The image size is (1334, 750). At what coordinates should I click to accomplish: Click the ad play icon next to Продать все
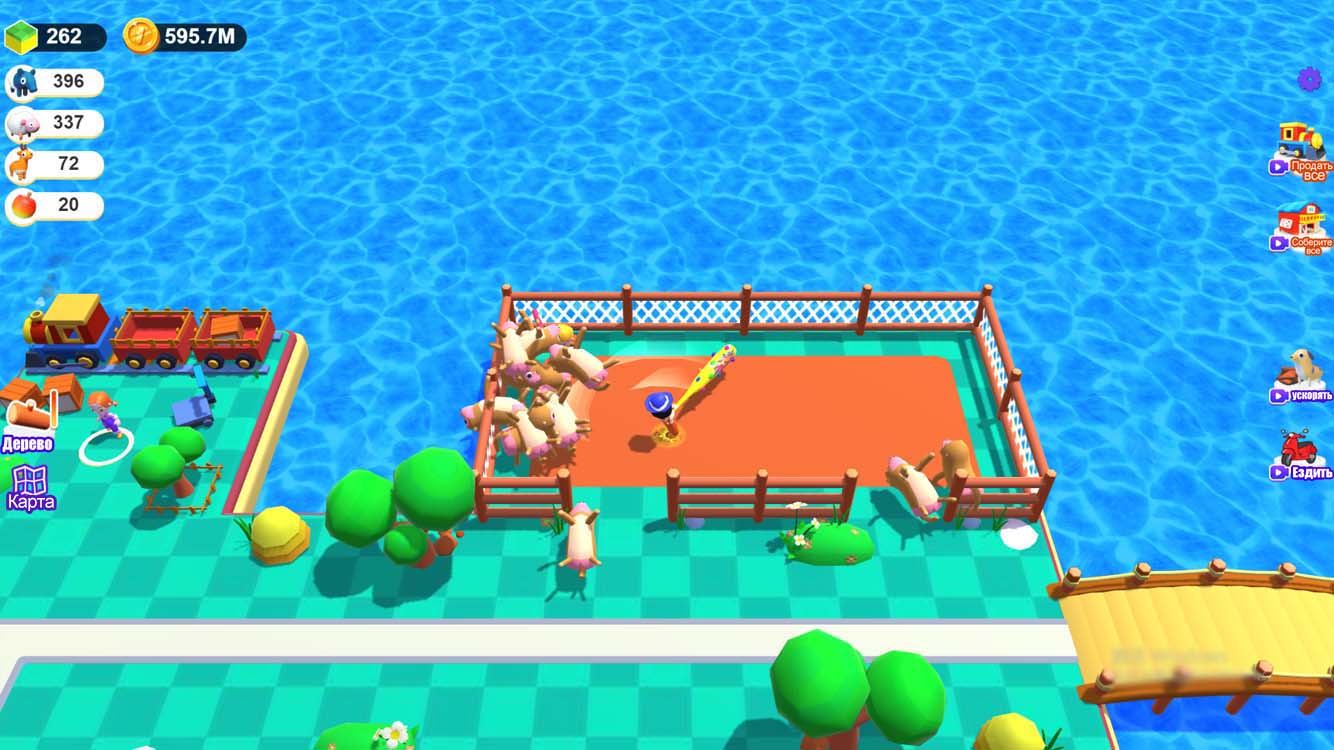(x=1278, y=168)
